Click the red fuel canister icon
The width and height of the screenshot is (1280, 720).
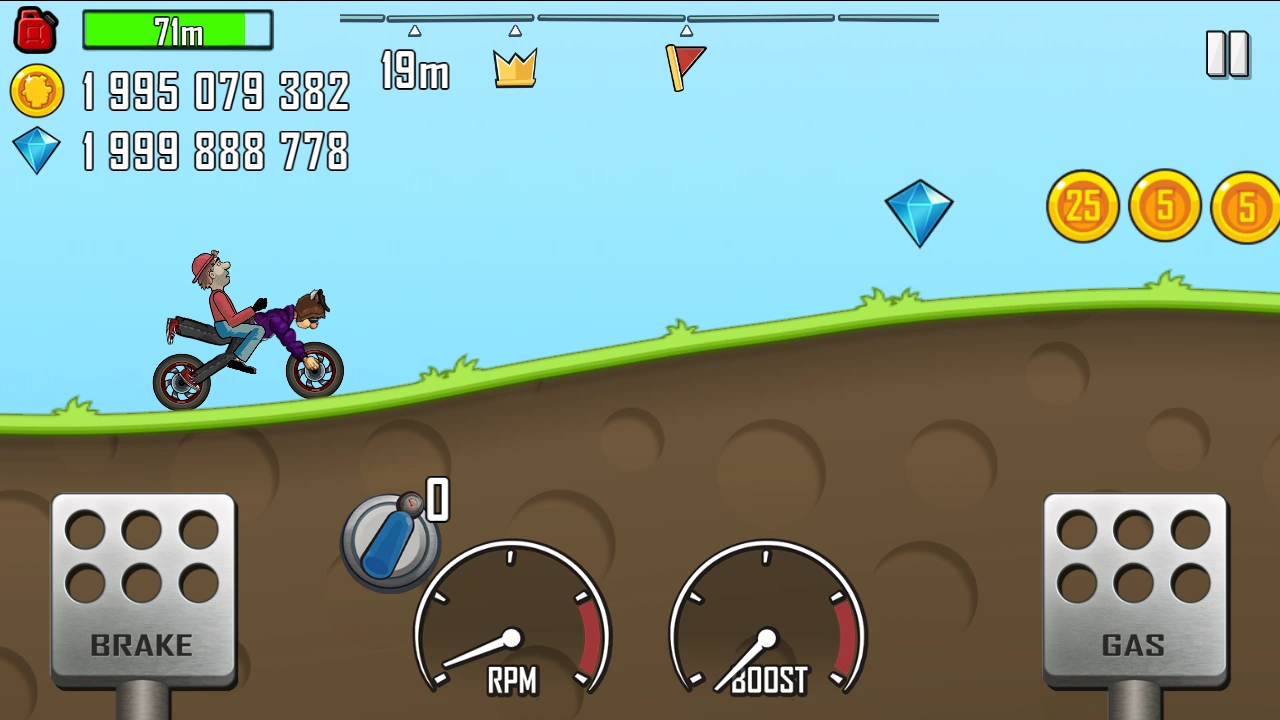coord(33,30)
